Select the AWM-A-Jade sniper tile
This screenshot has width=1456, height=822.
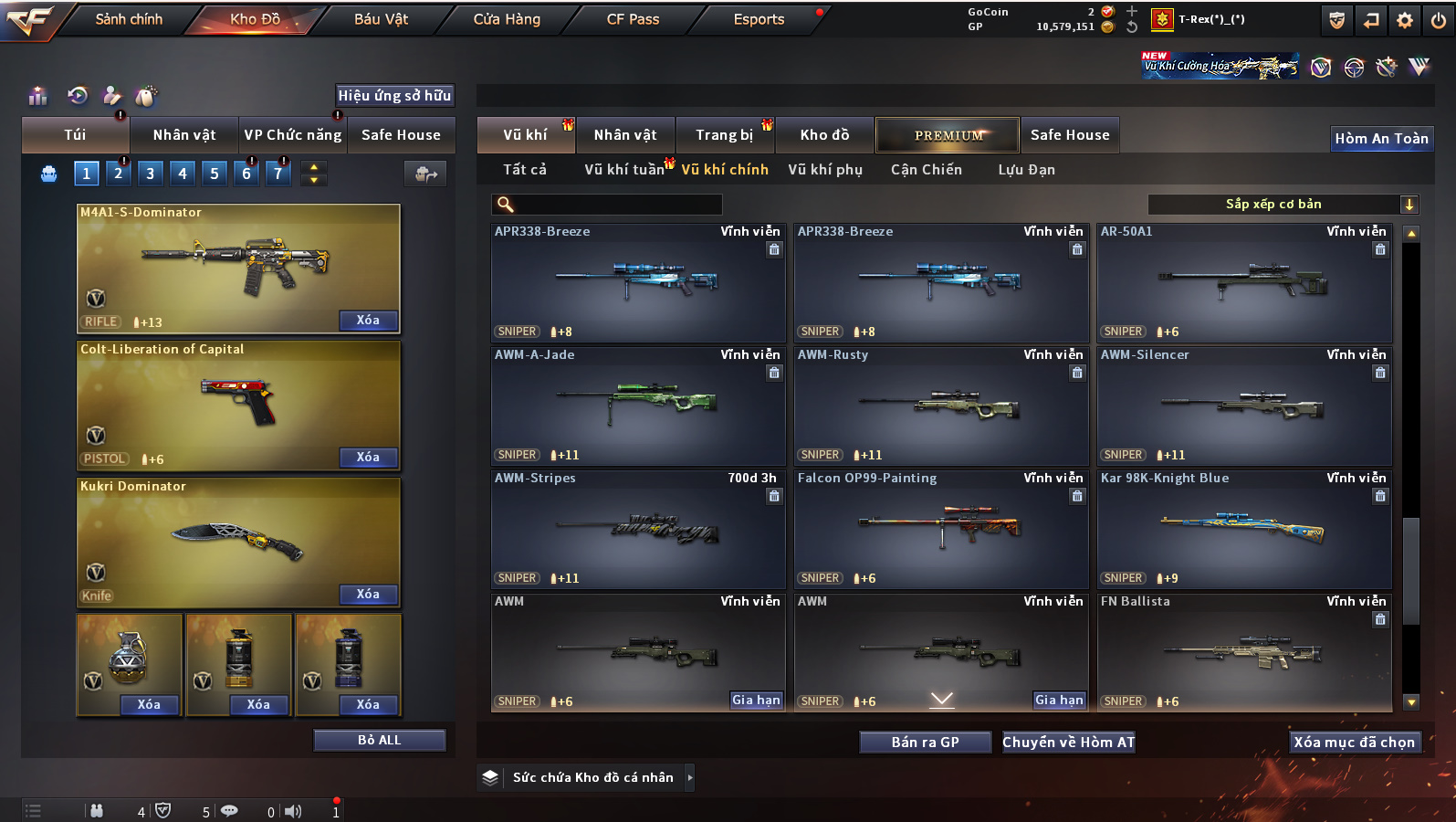(x=637, y=405)
